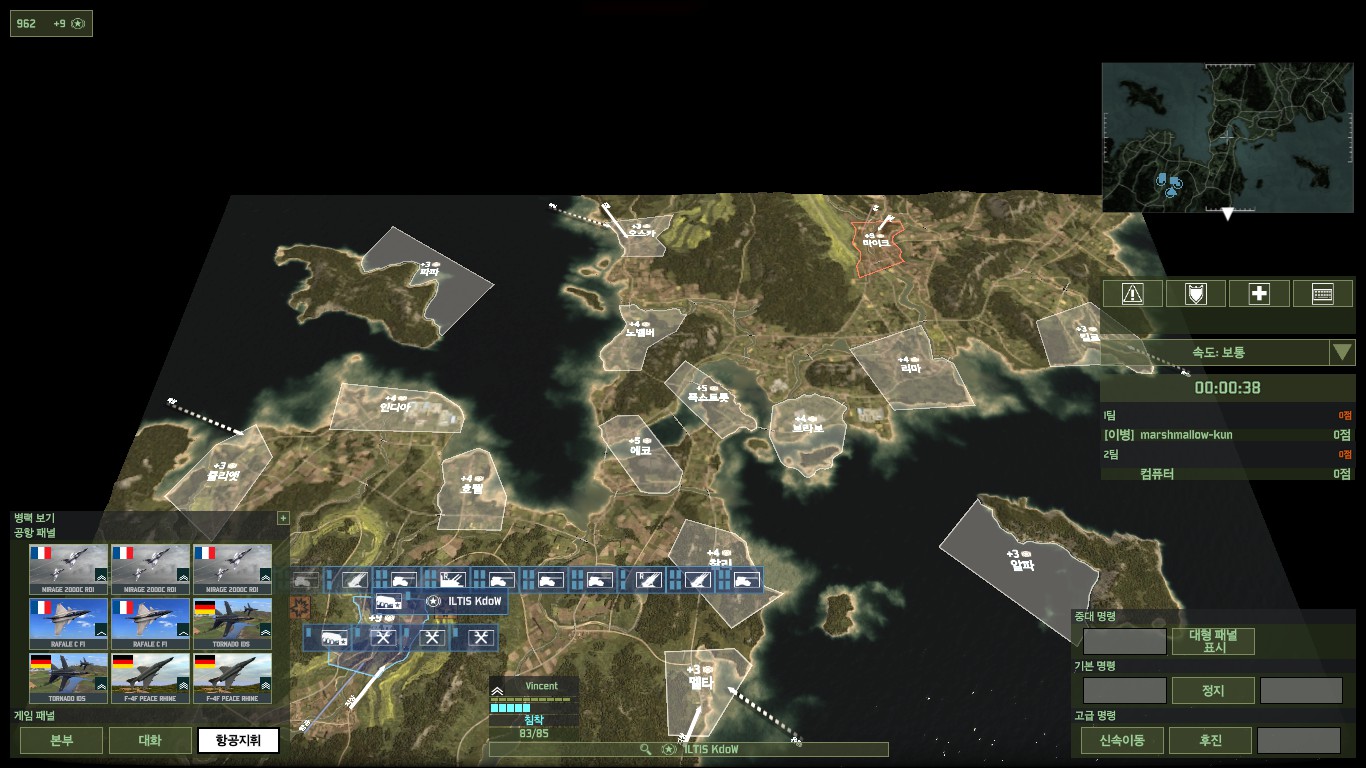Click the white plus cross button
The height and width of the screenshot is (768, 1366).
[1259, 293]
